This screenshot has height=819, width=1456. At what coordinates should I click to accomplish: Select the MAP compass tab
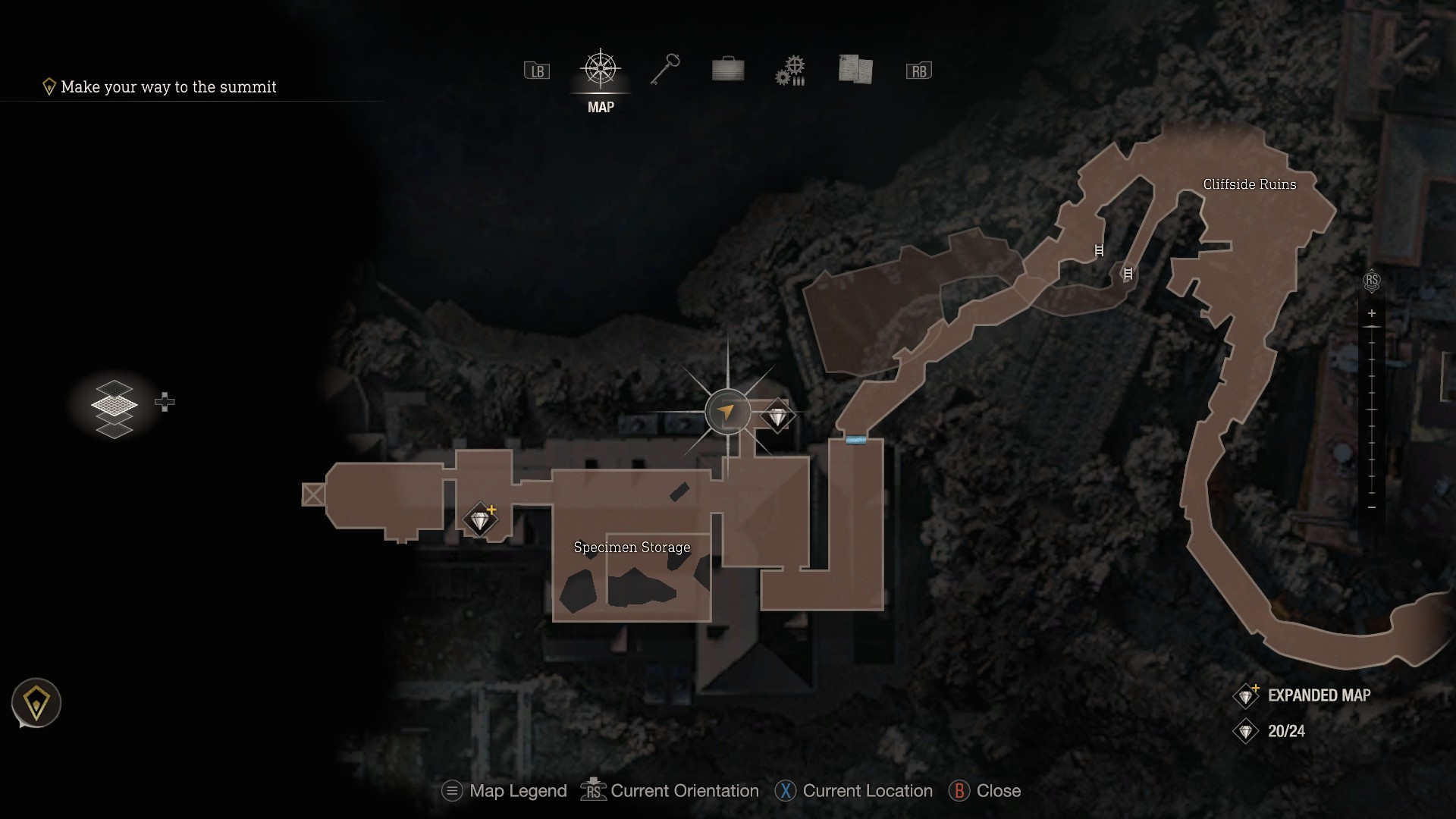coord(601,71)
